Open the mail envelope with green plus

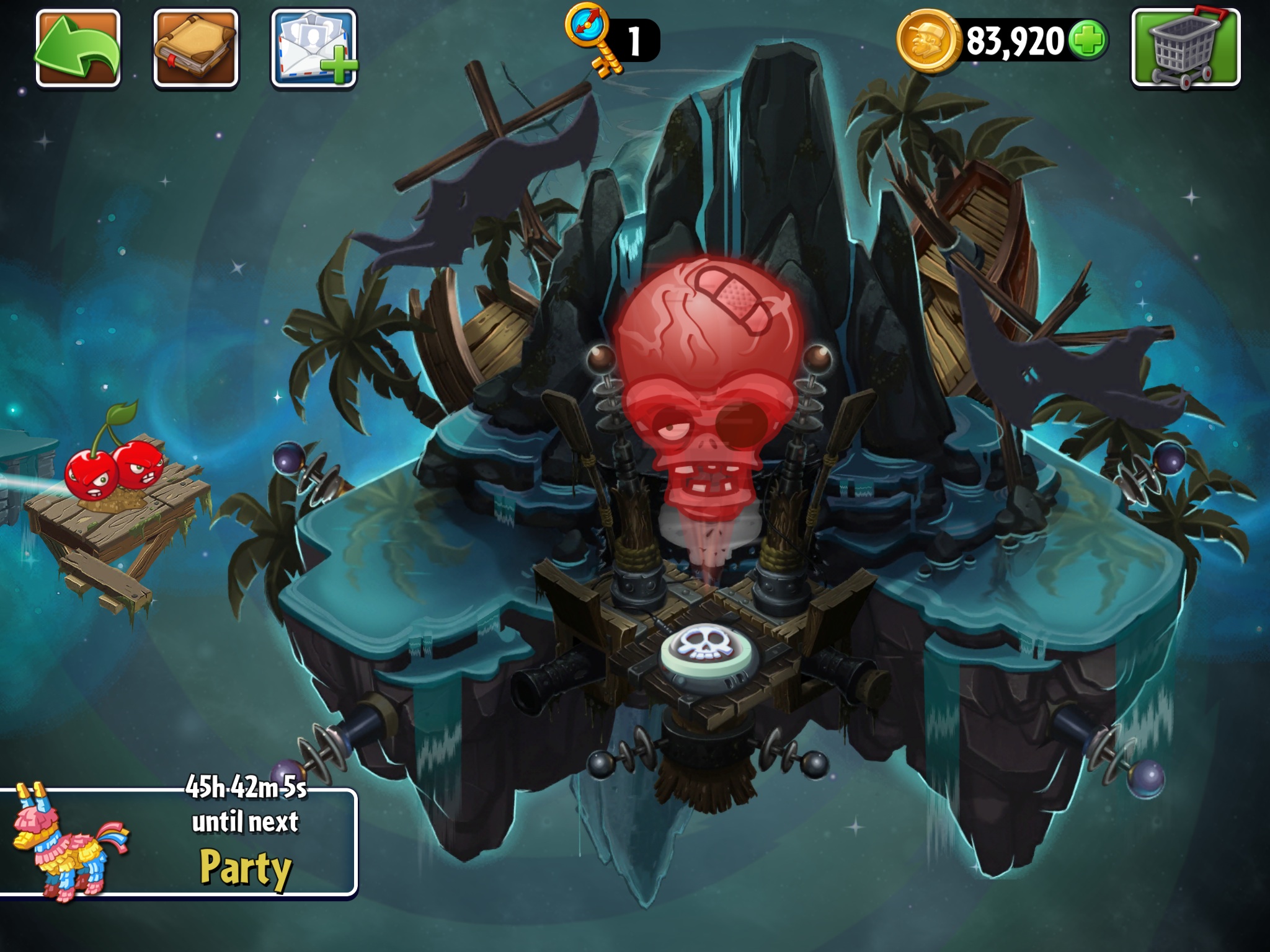tap(314, 48)
